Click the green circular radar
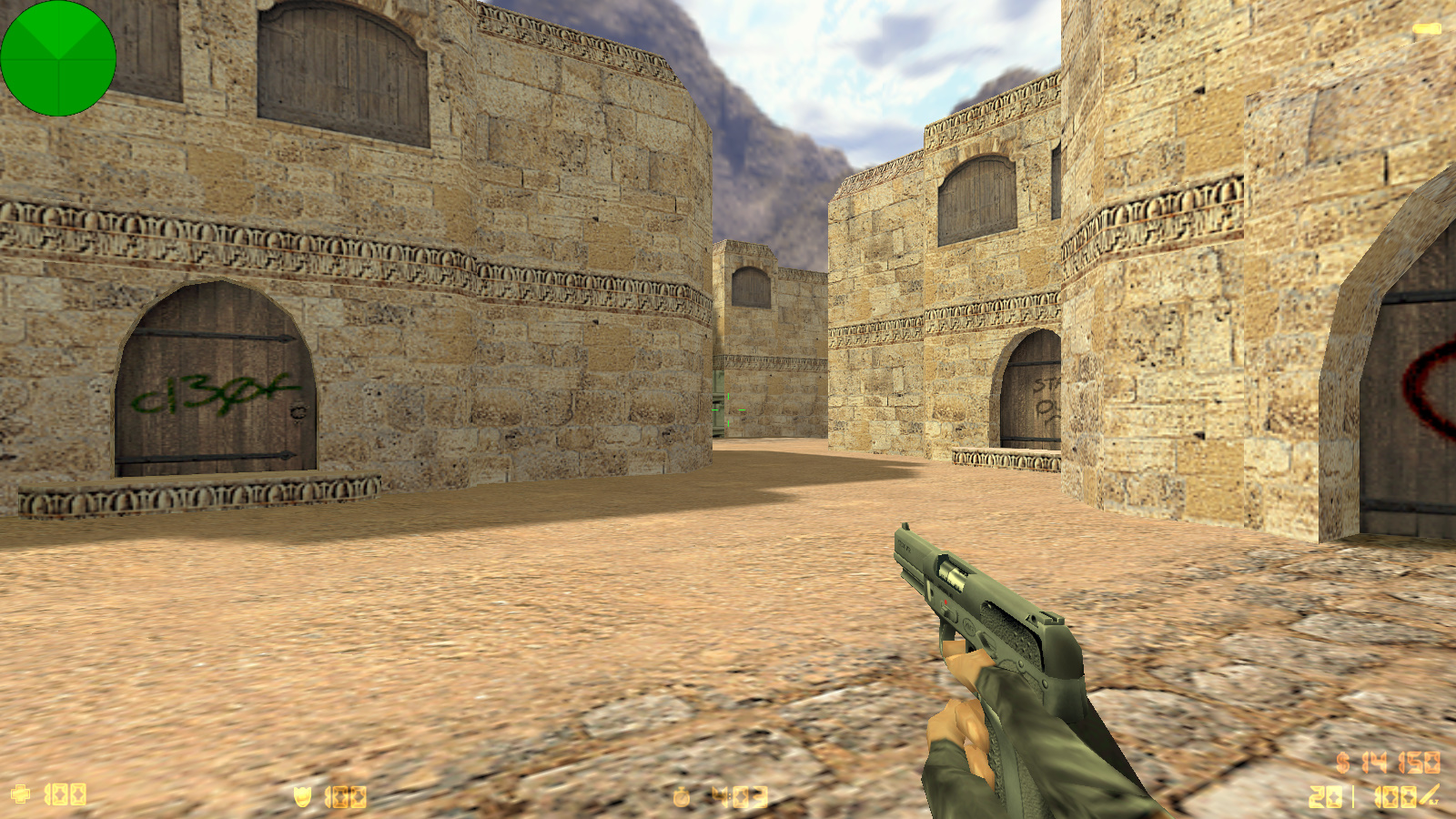 (x=58, y=58)
